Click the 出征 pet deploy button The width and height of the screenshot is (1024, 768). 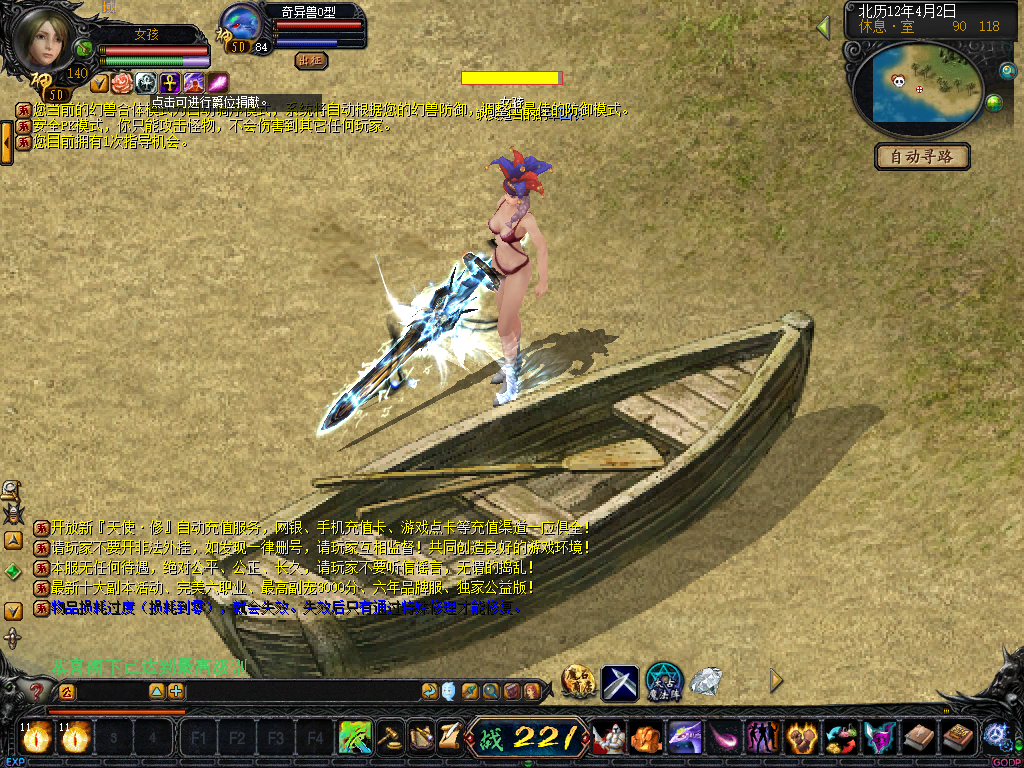point(311,60)
